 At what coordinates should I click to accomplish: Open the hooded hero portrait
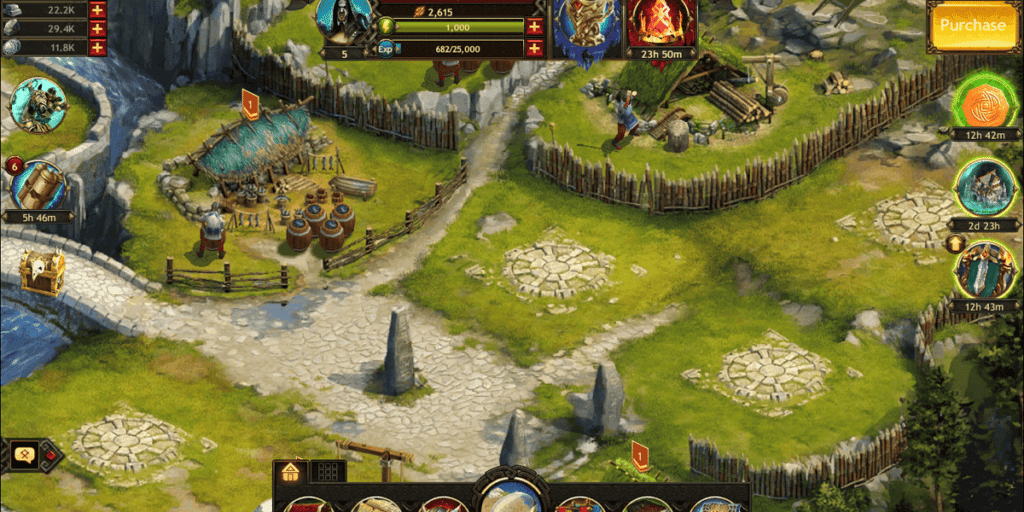344,19
